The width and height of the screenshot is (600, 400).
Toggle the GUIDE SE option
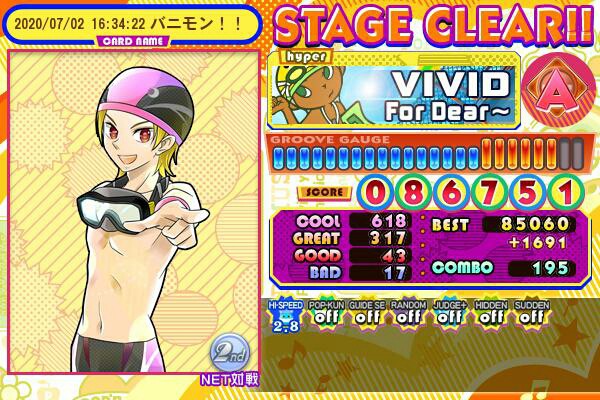365,316
